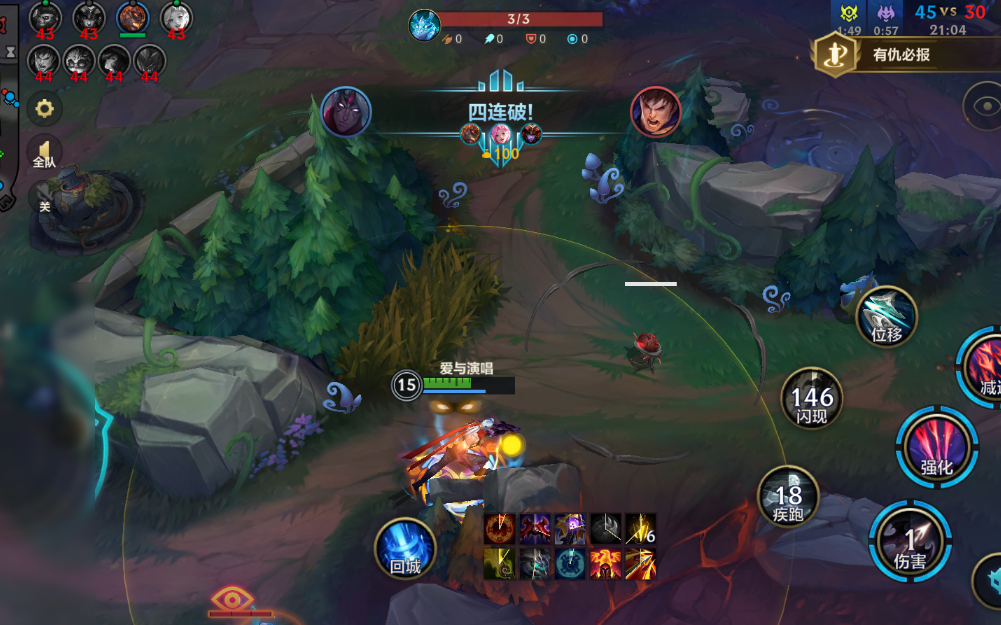Screen dimensions: 1001x625
Task: Open the 全队 team chat button
Action: point(44,152)
